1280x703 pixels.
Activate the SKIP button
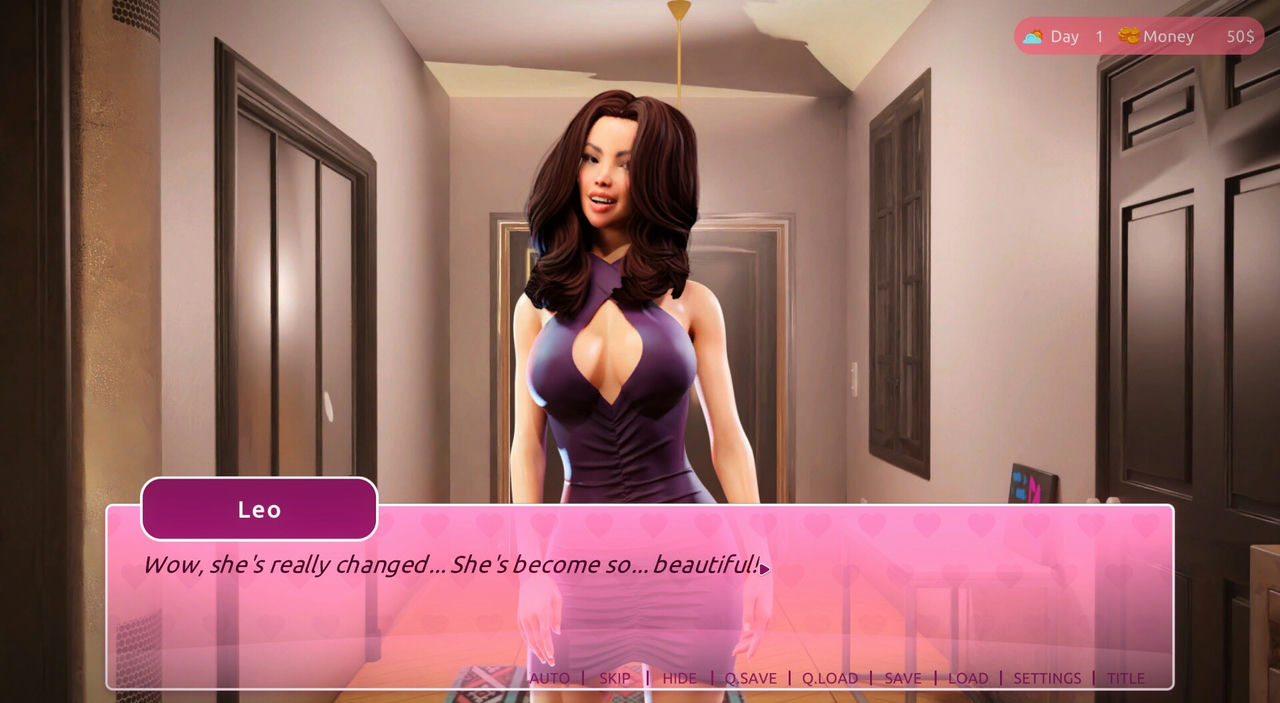point(615,678)
